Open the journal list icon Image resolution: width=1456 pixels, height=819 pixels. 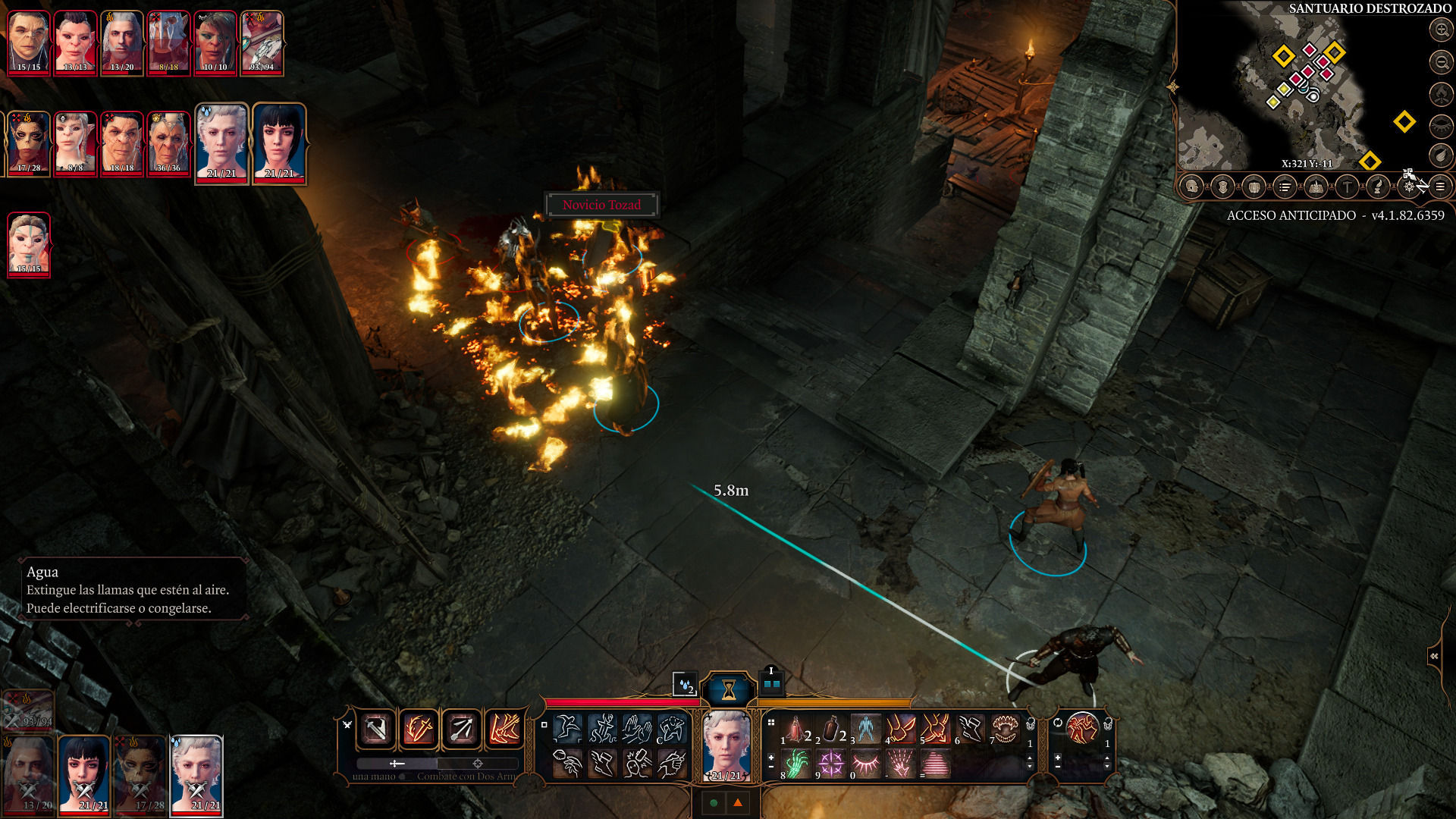(1285, 187)
